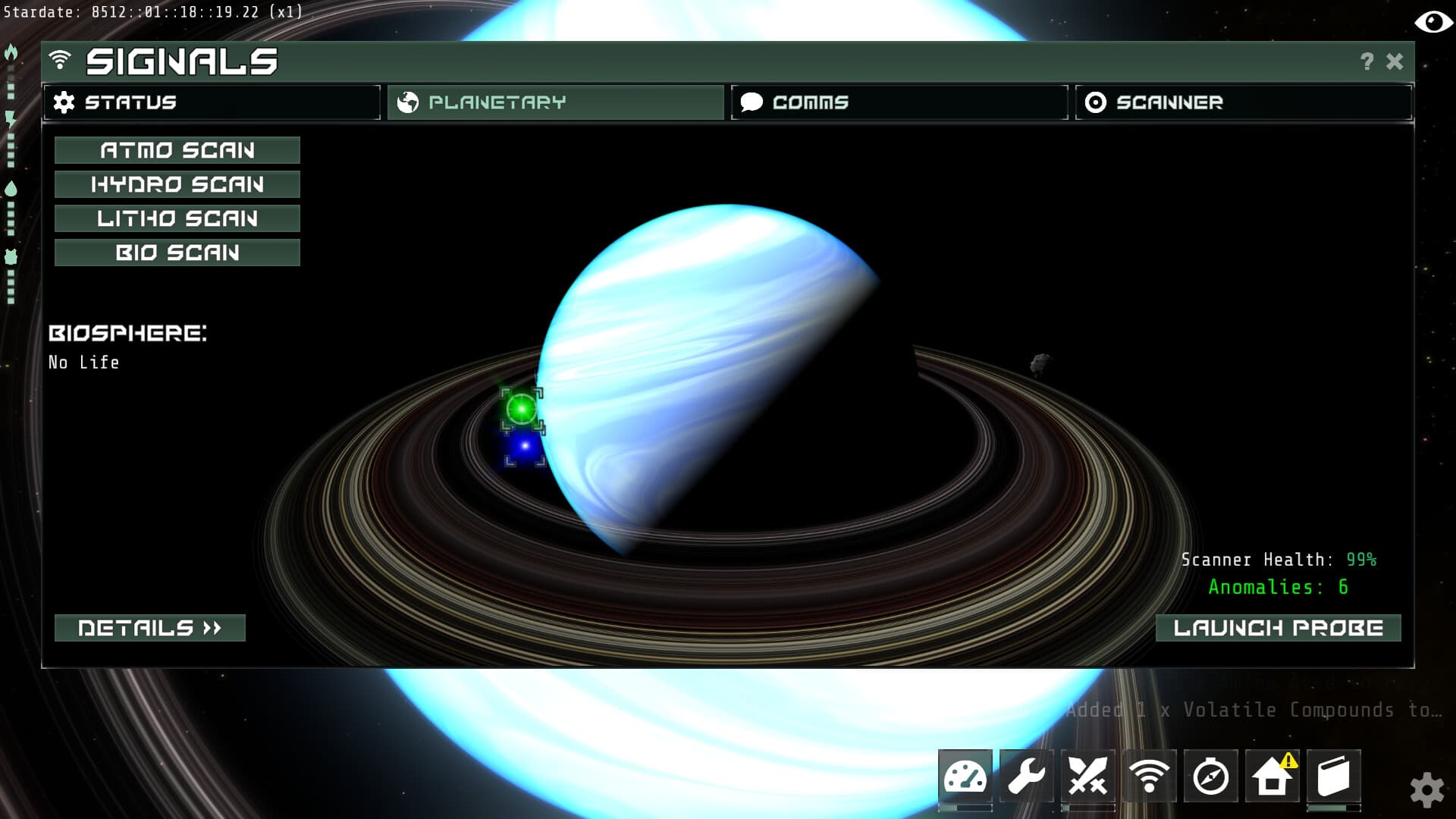Screen dimensions: 1456x819
Task: Open the Ship Status gauge panel
Action: click(x=965, y=776)
